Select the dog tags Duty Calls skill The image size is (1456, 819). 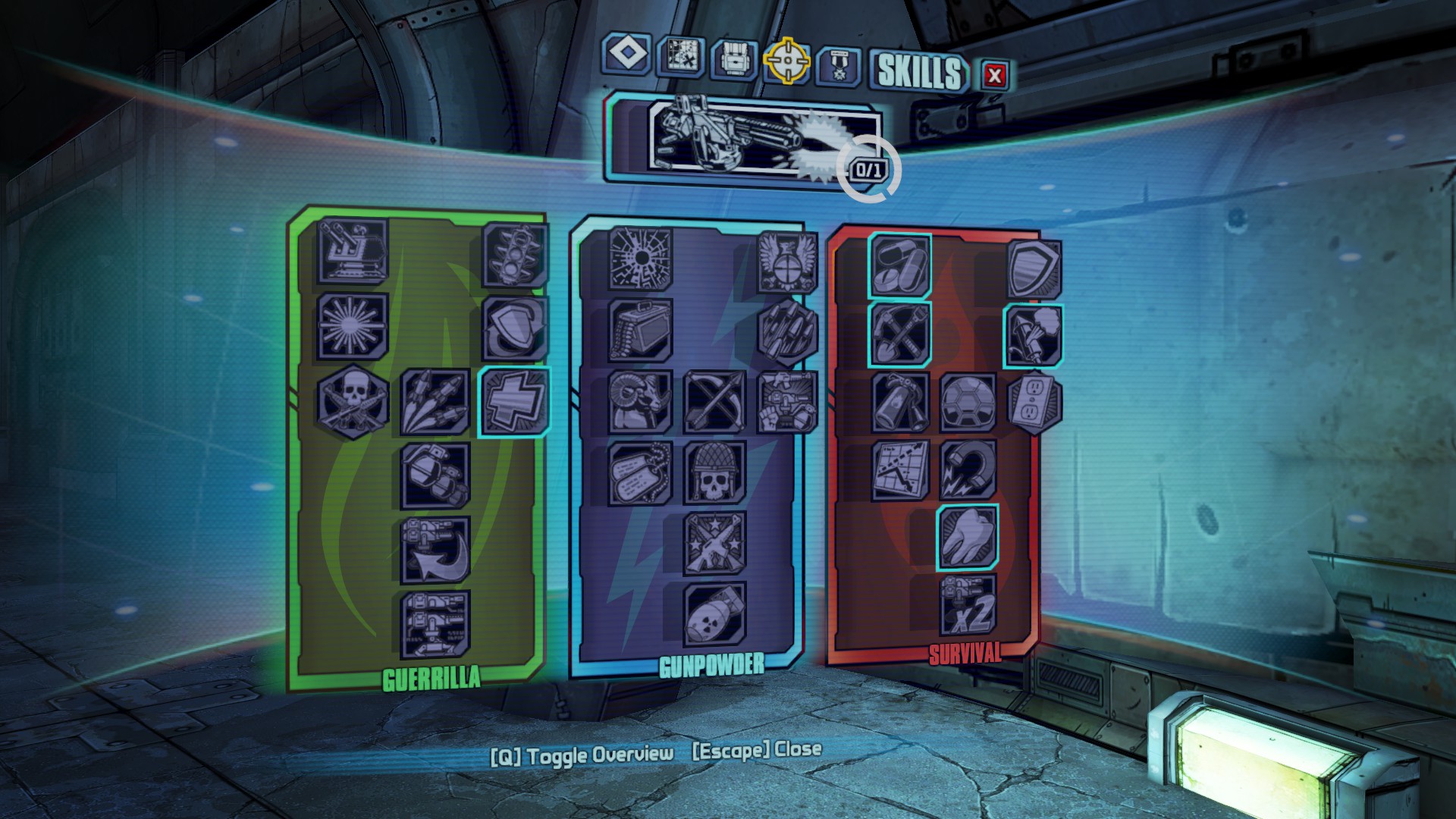[x=641, y=473]
